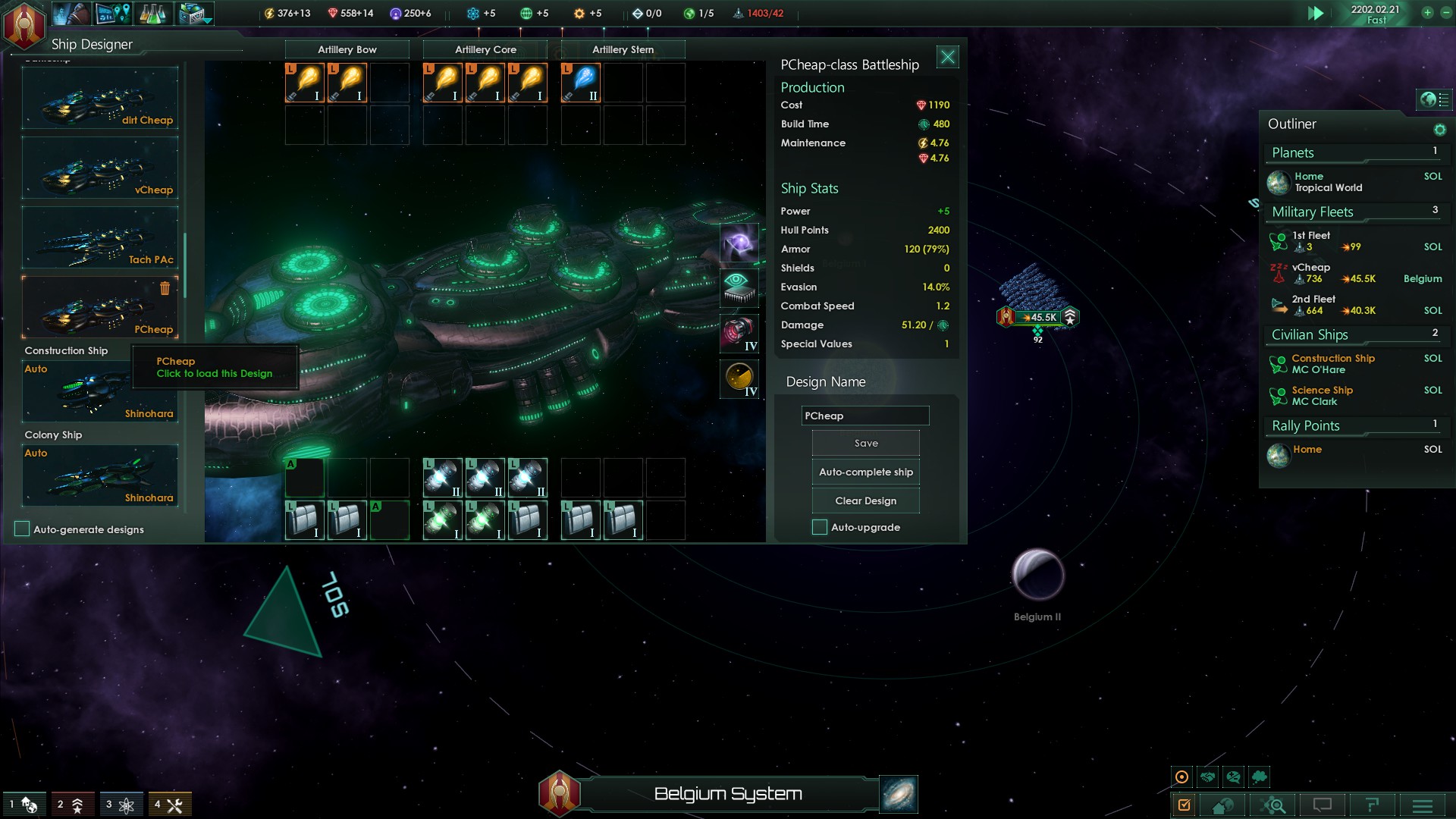Open the Outliner settings gear
This screenshot has height=819, width=1456.
[x=1439, y=130]
